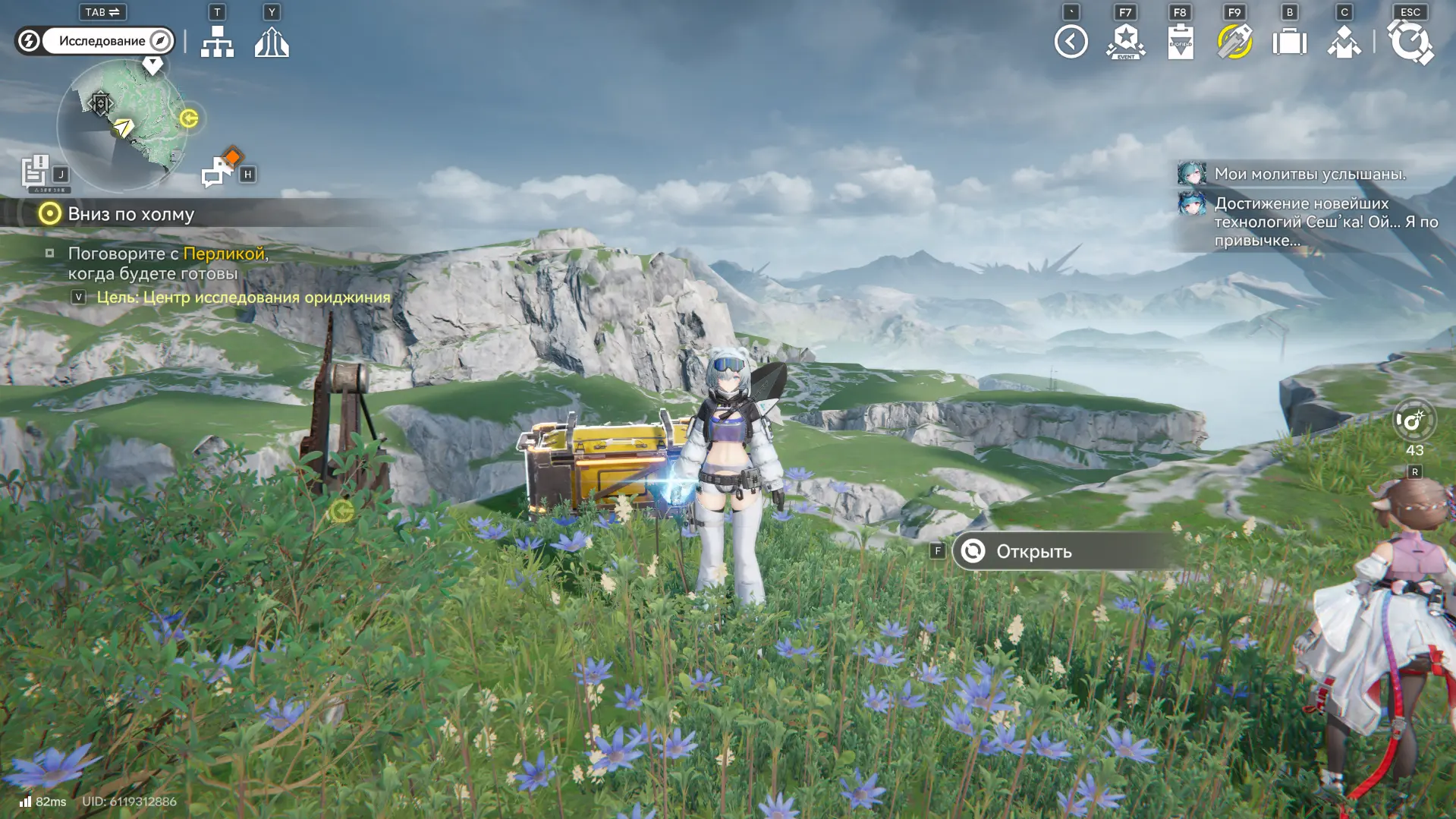Toggle the Исследование mode switch
This screenshot has height=819, width=1456.
click(x=96, y=41)
